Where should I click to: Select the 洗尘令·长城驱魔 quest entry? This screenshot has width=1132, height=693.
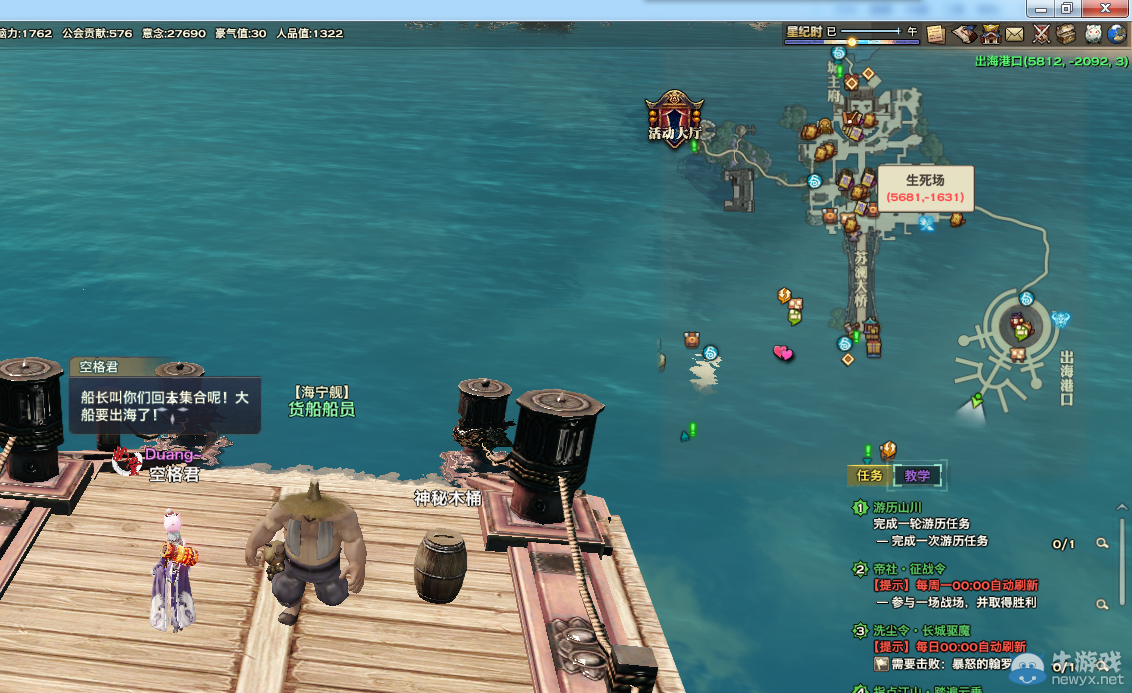pyautogui.click(x=920, y=631)
